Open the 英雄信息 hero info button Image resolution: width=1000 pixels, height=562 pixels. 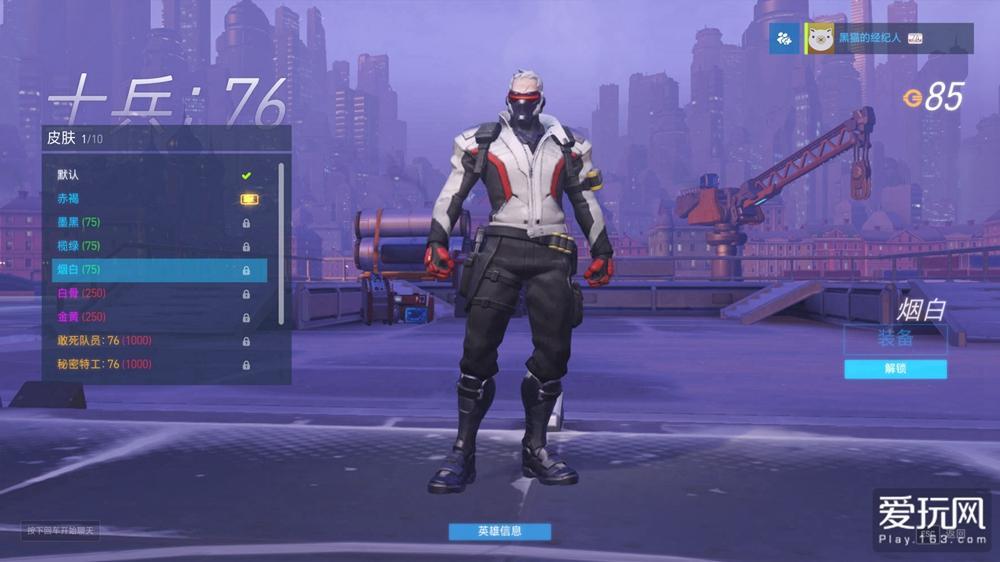pos(499,531)
